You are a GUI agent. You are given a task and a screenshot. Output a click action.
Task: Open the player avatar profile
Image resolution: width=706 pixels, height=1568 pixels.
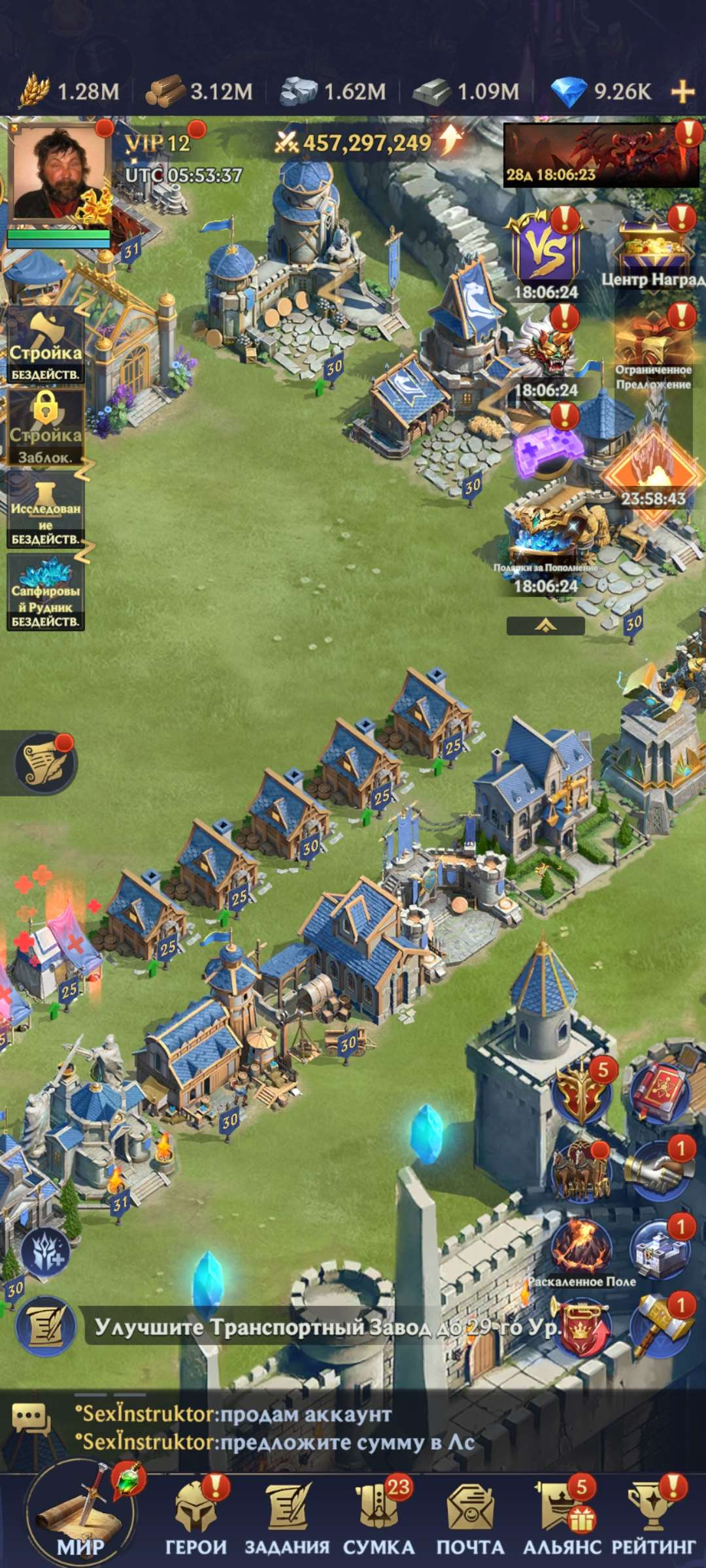[x=58, y=173]
